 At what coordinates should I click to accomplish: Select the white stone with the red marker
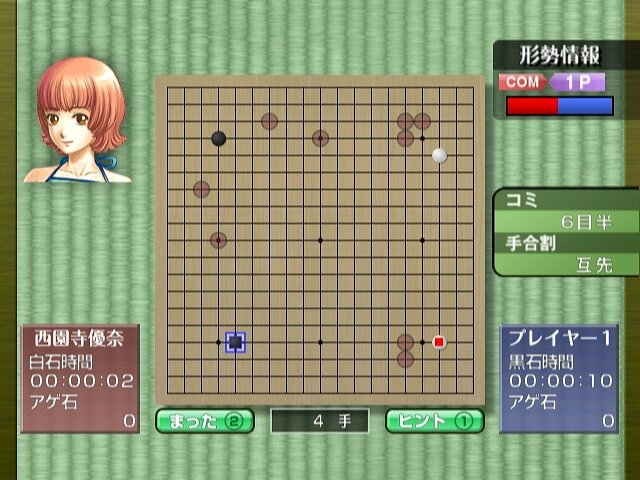tap(439, 342)
